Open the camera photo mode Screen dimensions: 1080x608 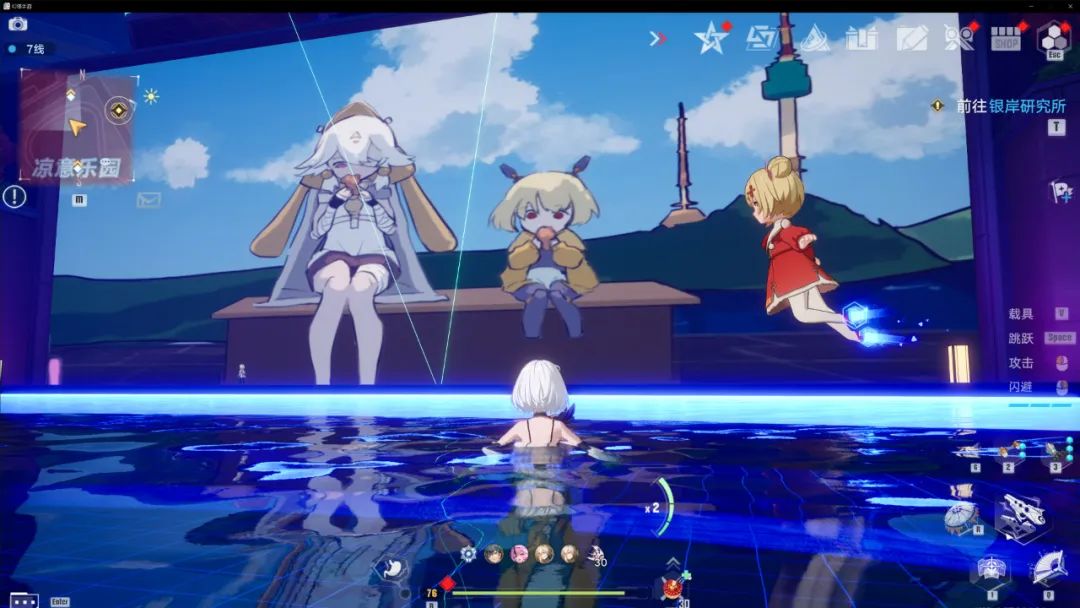[17, 24]
